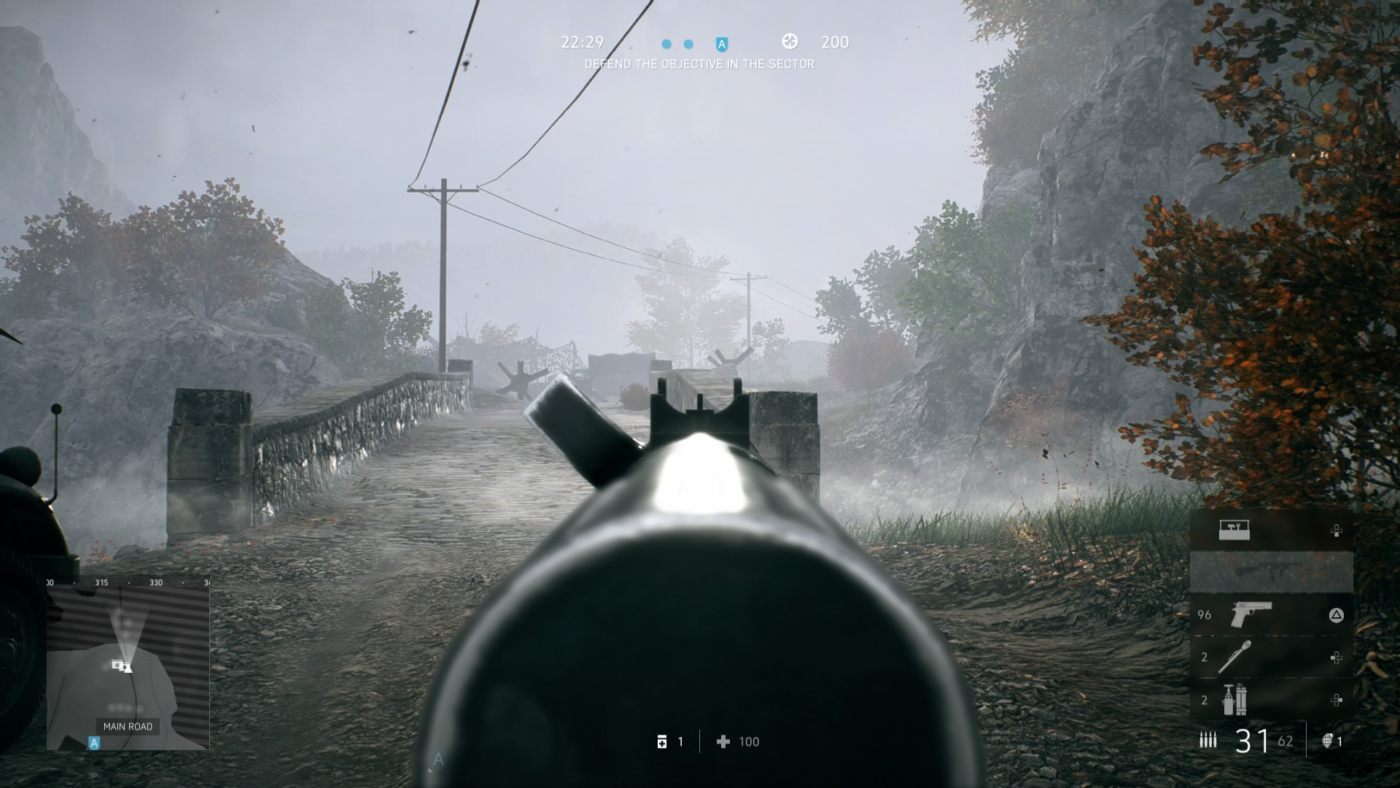Click the MAIN ROAD sector label

128,726
